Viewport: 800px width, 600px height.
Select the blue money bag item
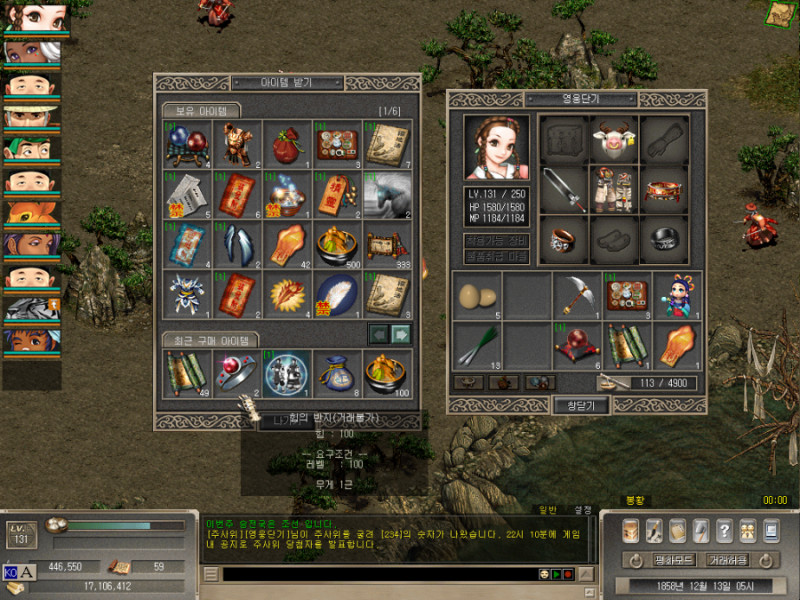337,374
